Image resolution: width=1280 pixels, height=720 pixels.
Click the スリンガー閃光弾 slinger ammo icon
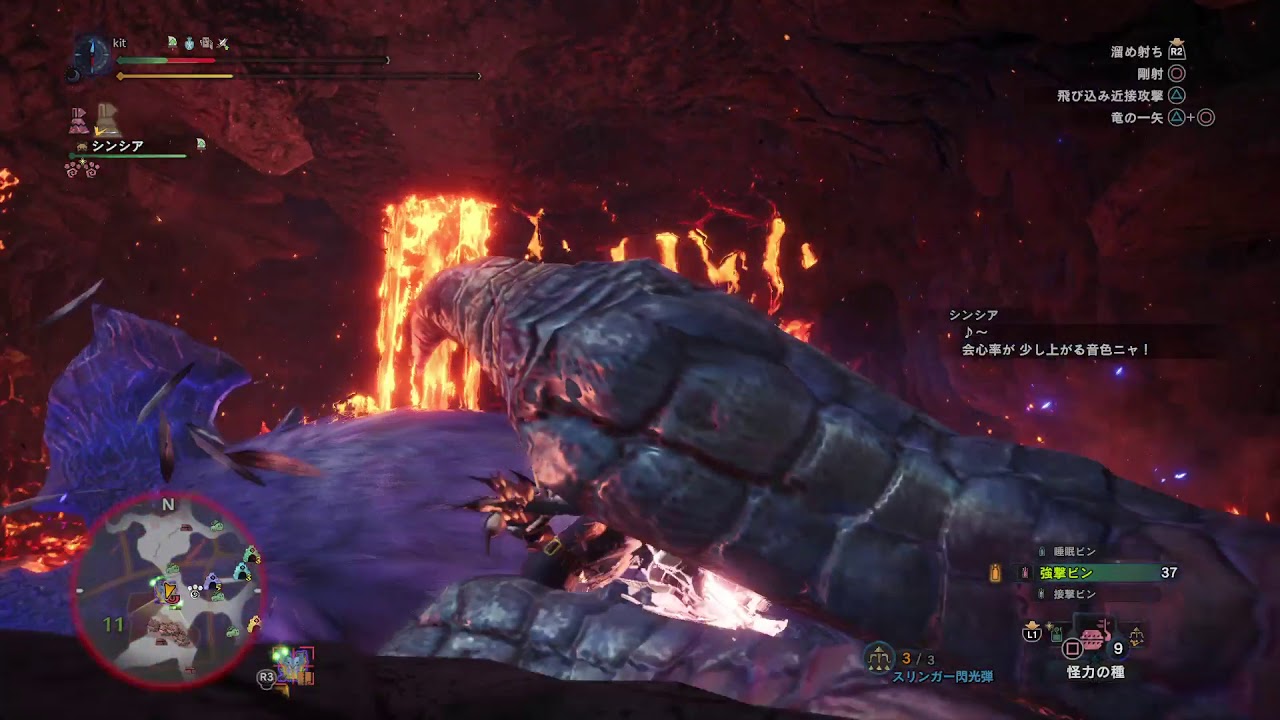pos(880,658)
